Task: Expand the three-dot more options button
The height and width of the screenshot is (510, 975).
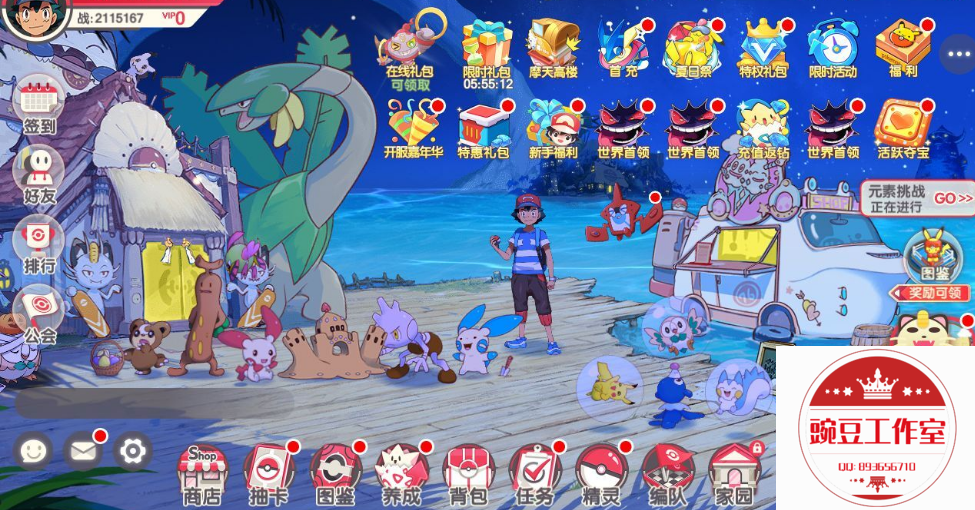Action: point(957,52)
